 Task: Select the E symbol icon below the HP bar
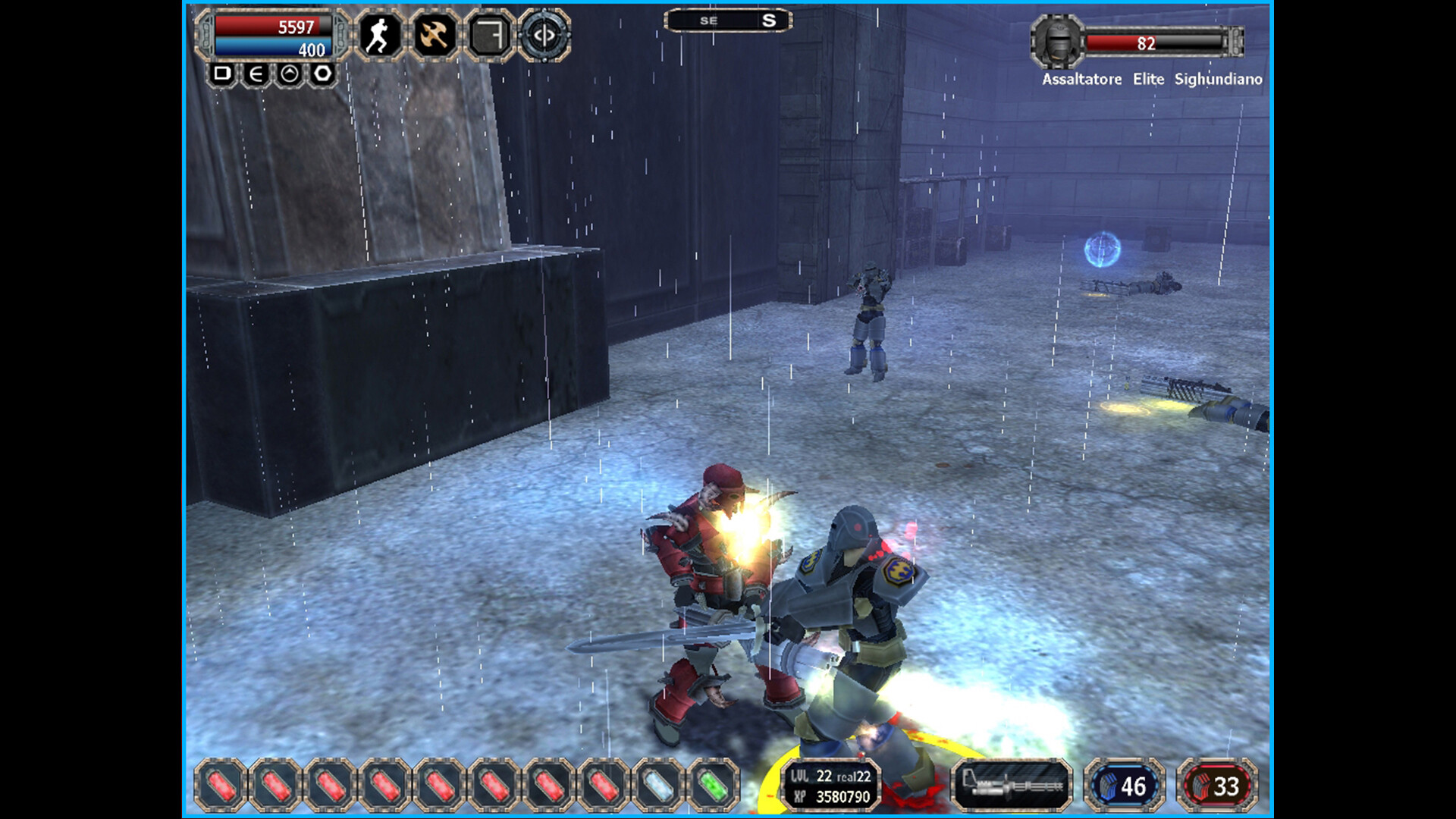[x=255, y=74]
